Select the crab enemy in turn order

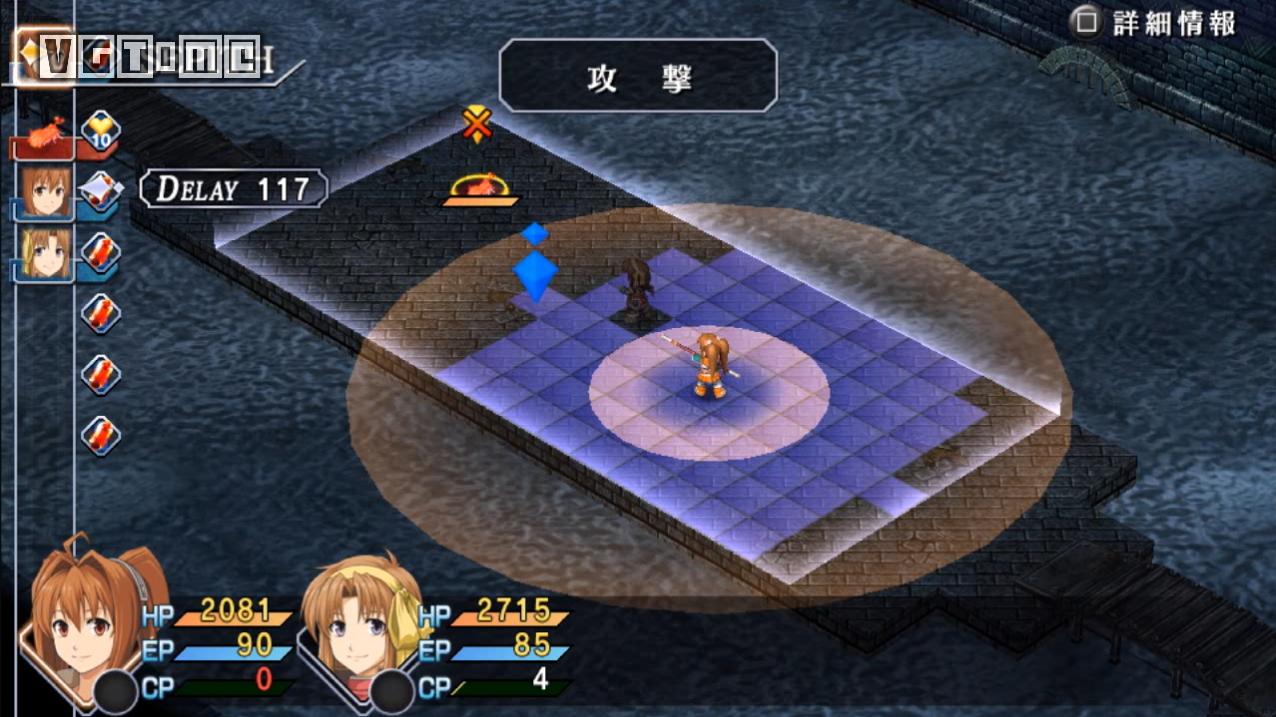45,135
